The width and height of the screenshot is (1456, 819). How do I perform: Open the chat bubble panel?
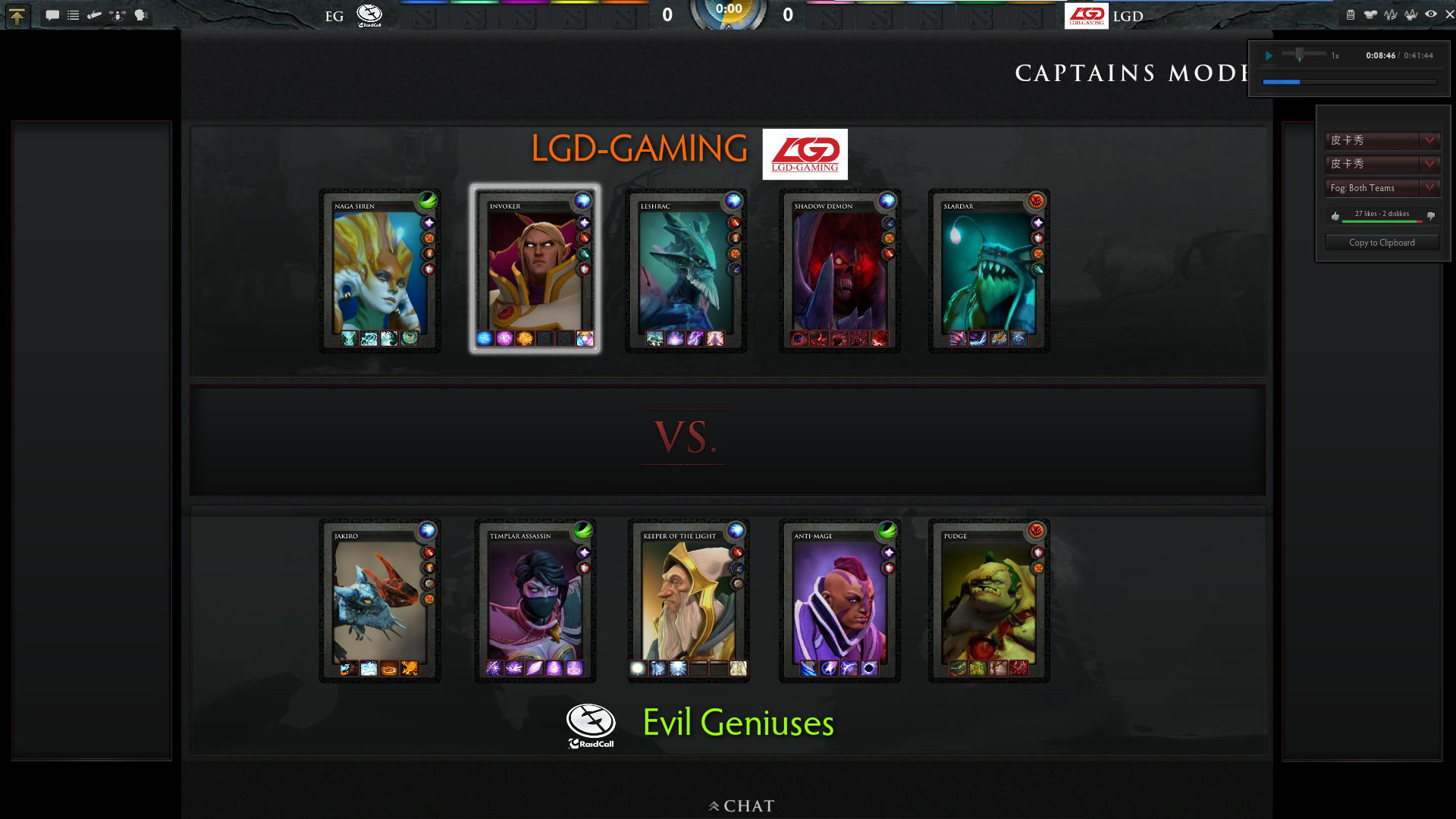coord(53,14)
